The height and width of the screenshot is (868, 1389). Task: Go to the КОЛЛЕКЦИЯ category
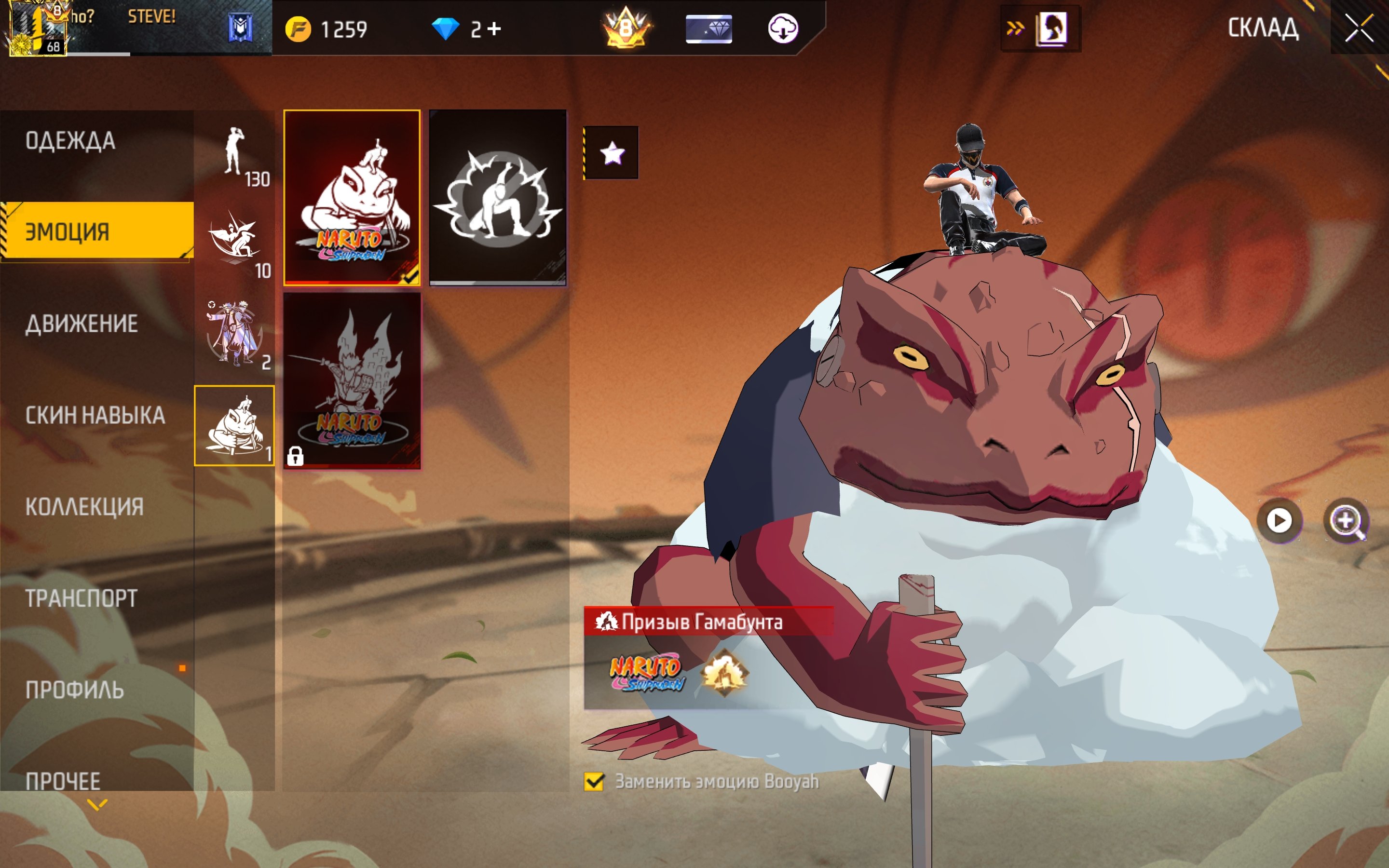coord(84,507)
